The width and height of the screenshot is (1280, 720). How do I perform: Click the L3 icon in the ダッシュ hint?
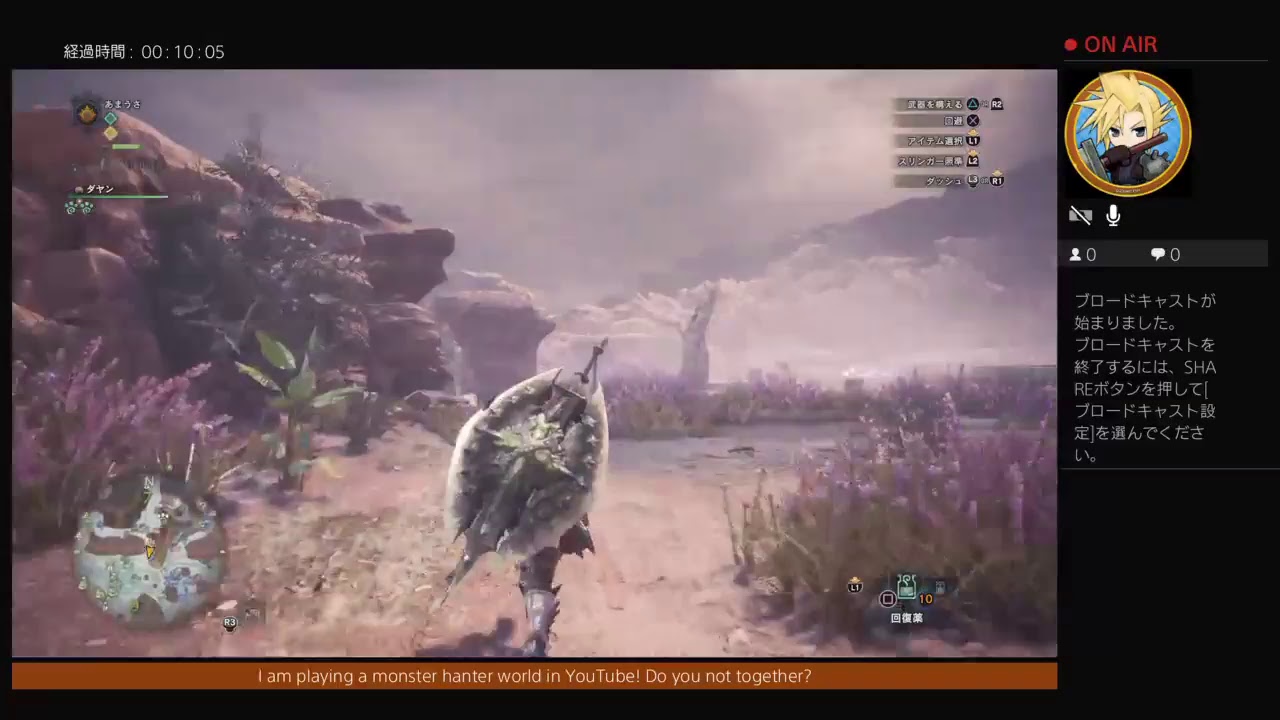(x=972, y=181)
